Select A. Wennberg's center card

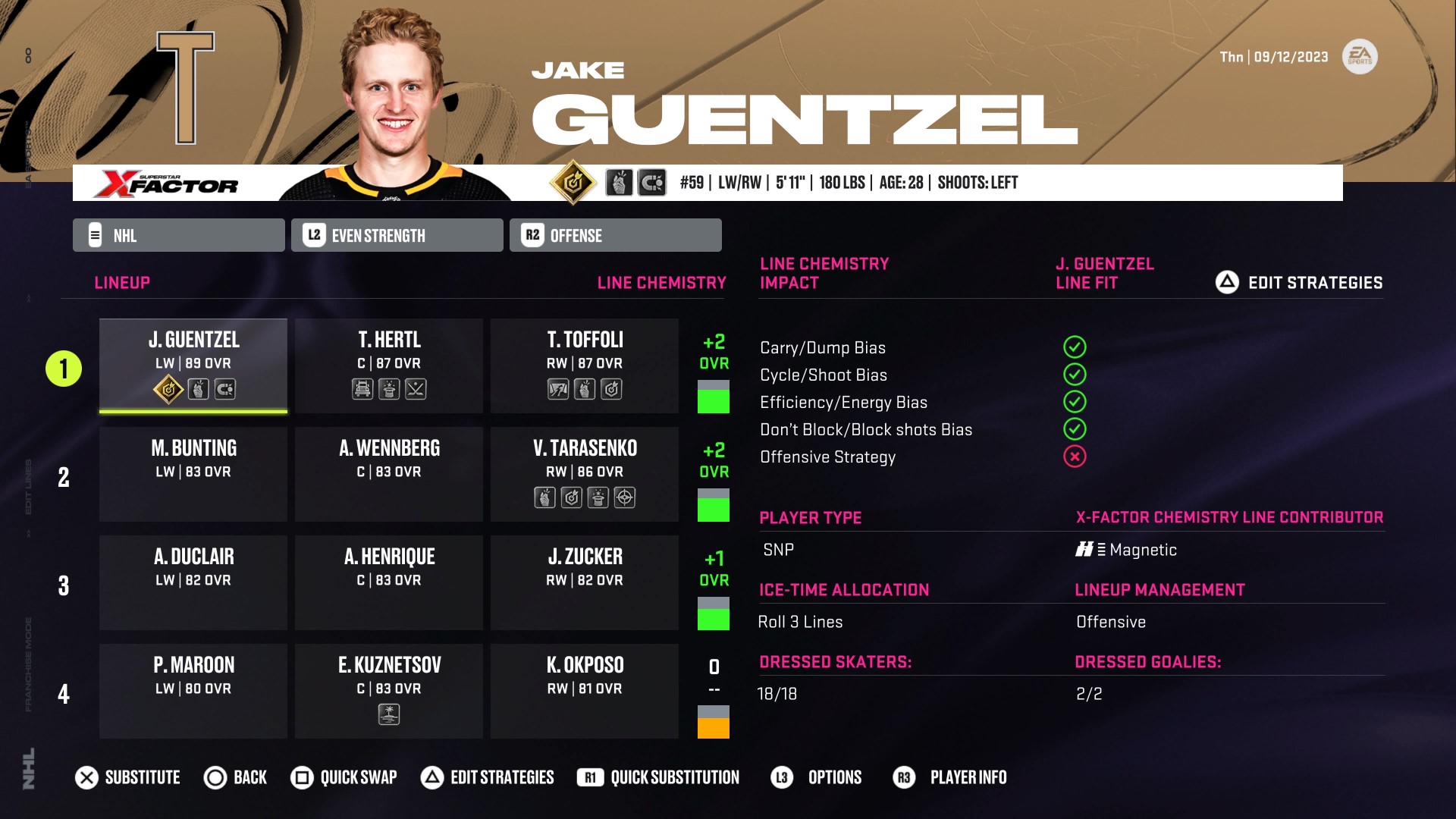(x=389, y=473)
